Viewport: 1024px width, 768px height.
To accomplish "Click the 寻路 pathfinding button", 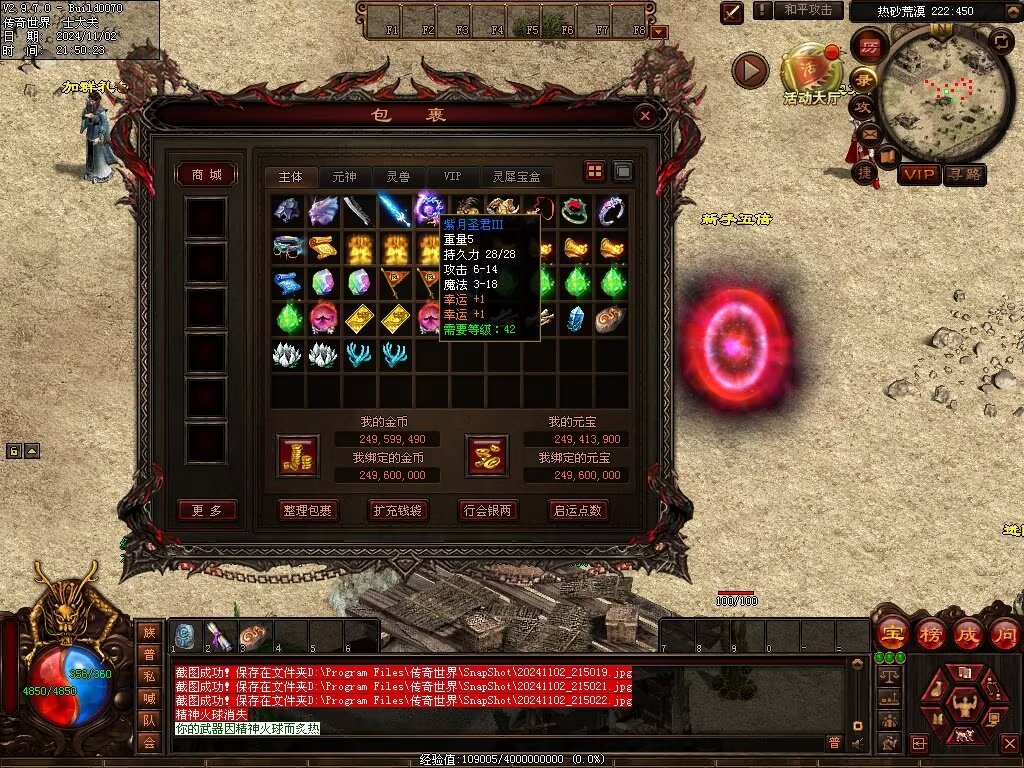I will pyautogui.click(x=965, y=174).
